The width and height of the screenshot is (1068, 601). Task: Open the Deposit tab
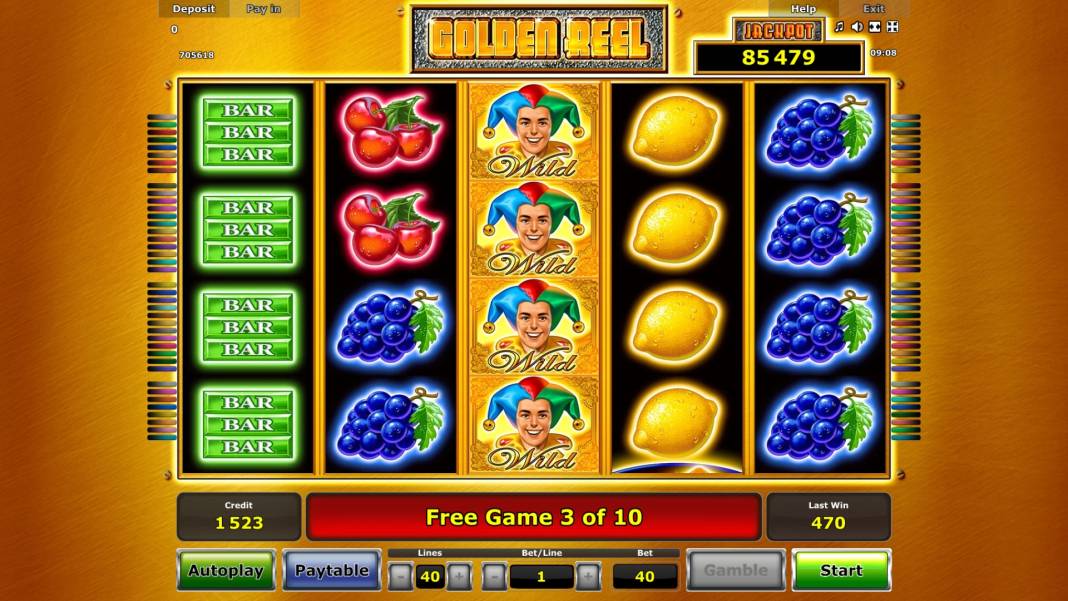pyautogui.click(x=194, y=9)
